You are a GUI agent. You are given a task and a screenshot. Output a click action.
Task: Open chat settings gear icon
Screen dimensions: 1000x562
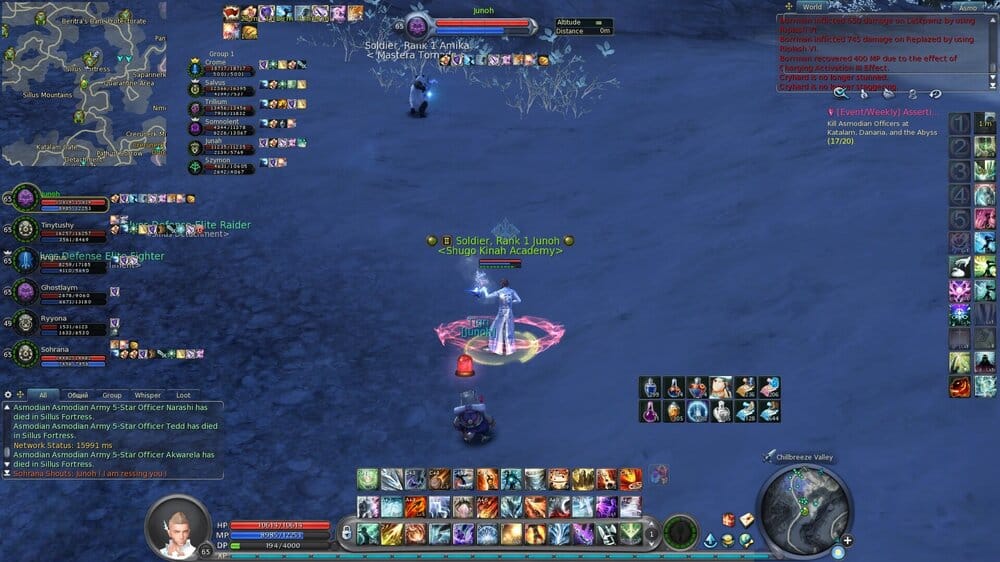(x=8, y=395)
